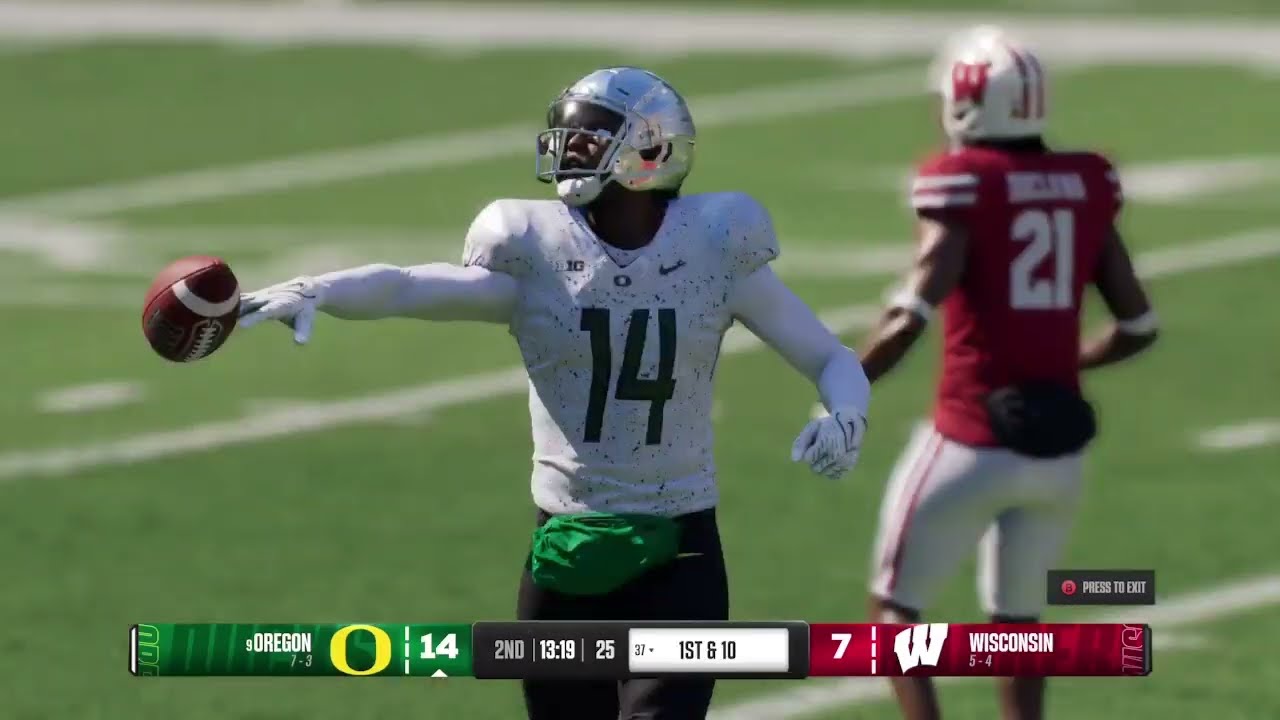The height and width of the screenshot is (720, 1280).
Task: Click the red B controller button icon
Action: coord(1067,585)
